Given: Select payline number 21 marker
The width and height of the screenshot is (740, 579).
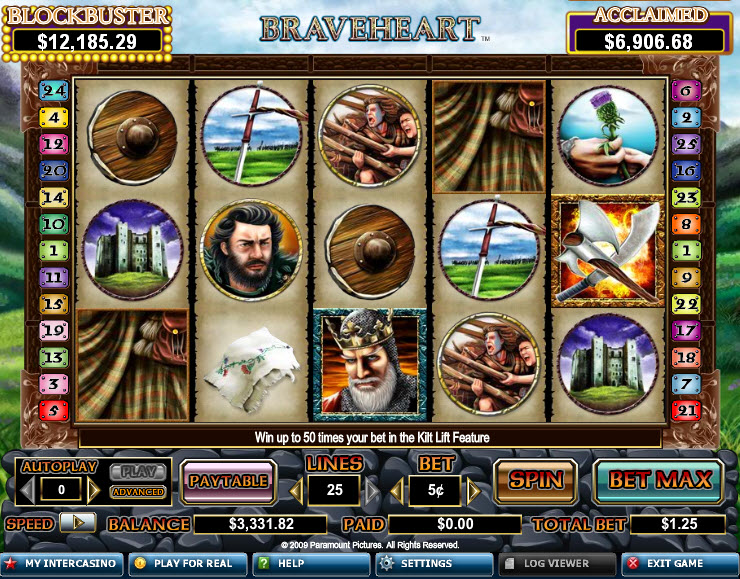Looking at the screenshot, I should [x=687, y=410].
